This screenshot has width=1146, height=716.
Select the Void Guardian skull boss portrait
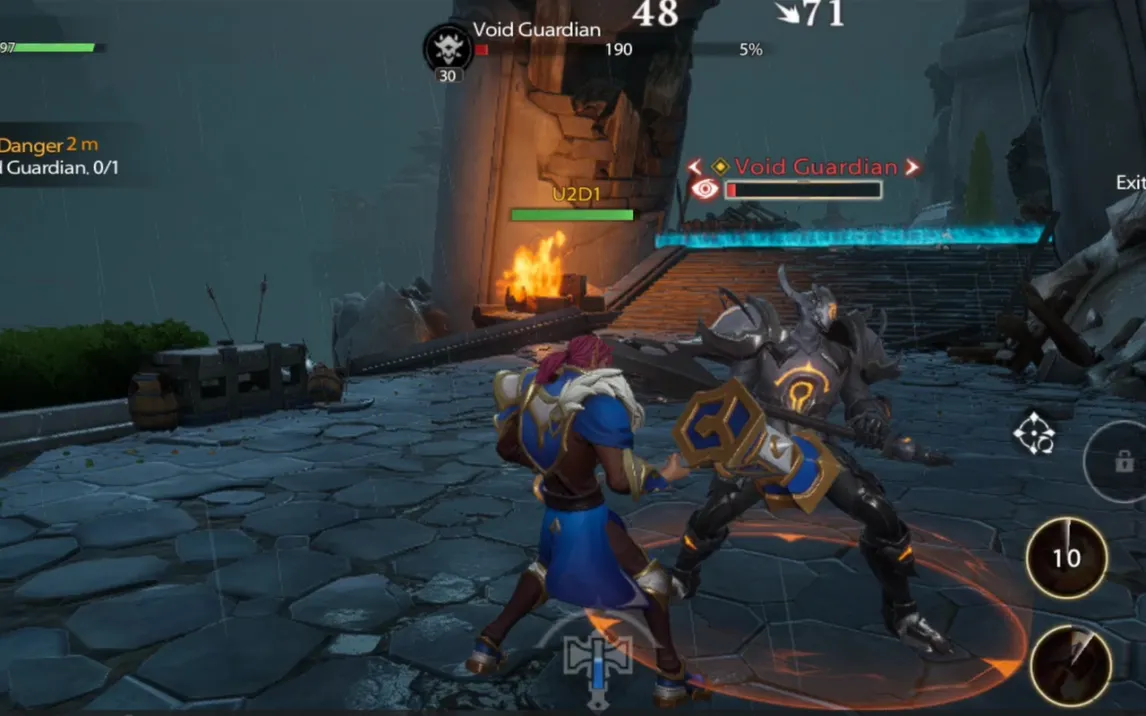[x=448, y=48]
